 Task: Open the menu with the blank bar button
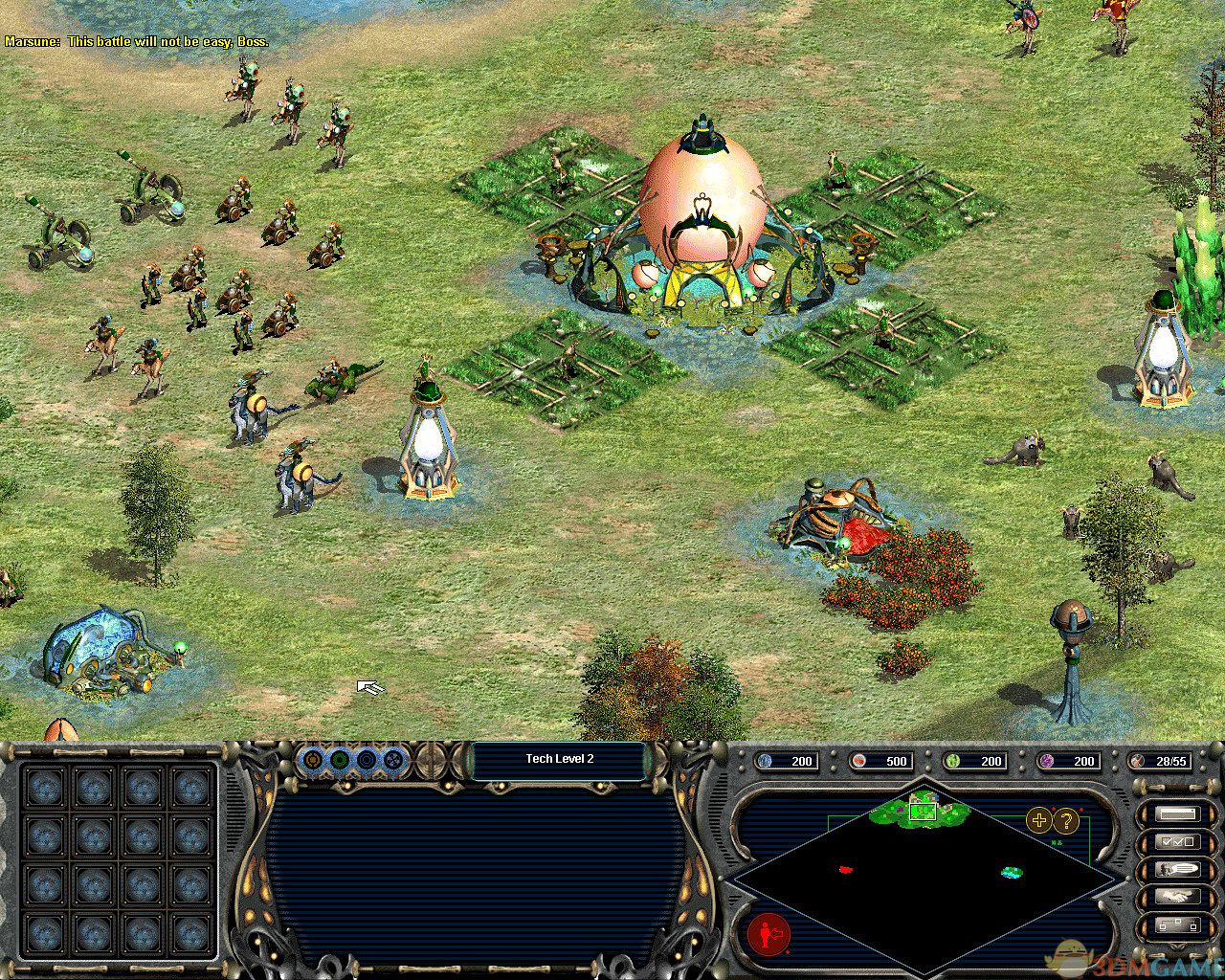1177,814
